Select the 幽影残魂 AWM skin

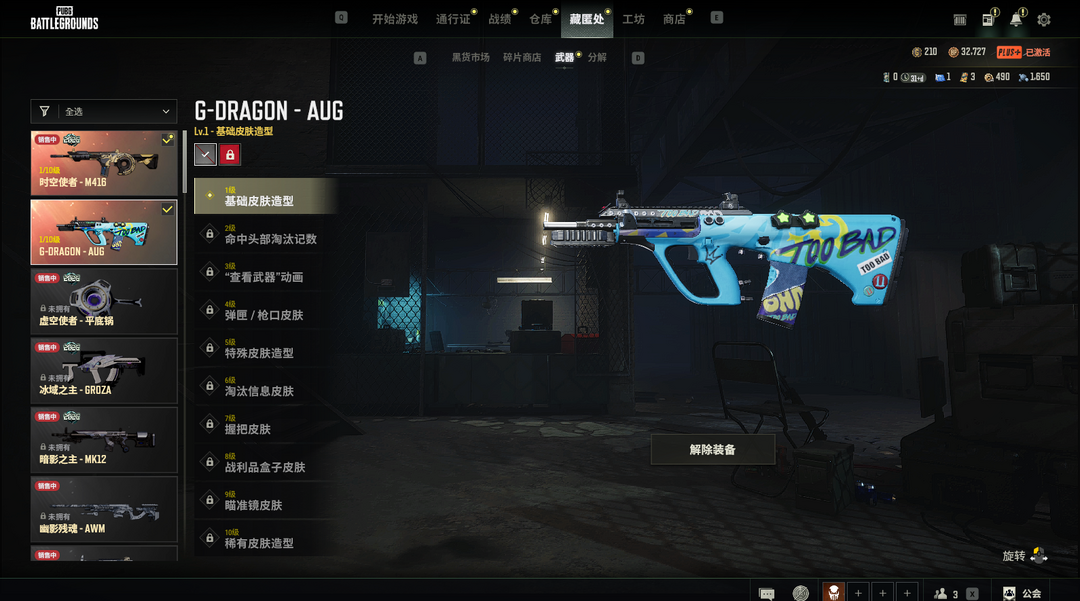(x=104, y=509)
